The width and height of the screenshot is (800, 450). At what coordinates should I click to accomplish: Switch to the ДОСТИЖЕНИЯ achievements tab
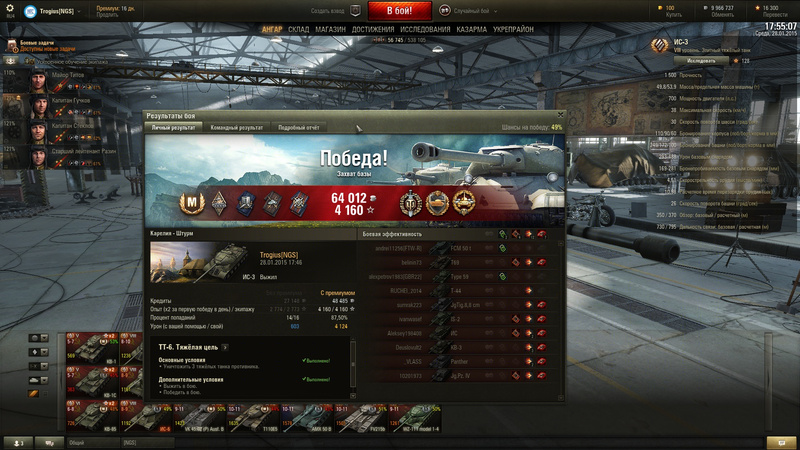click(x=373, y=29)
